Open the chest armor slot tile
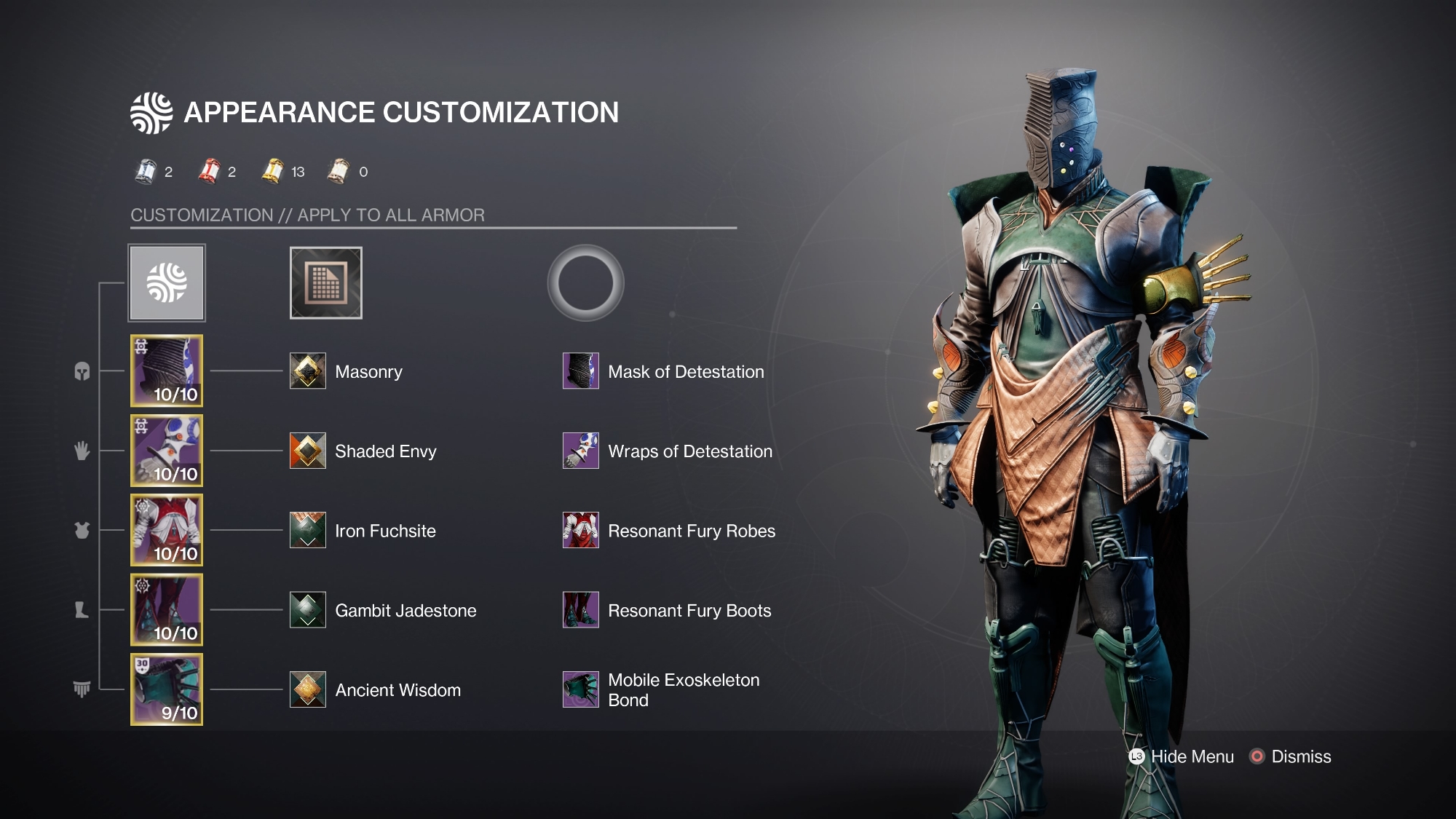1456x819 pixels. coord(167,530)
